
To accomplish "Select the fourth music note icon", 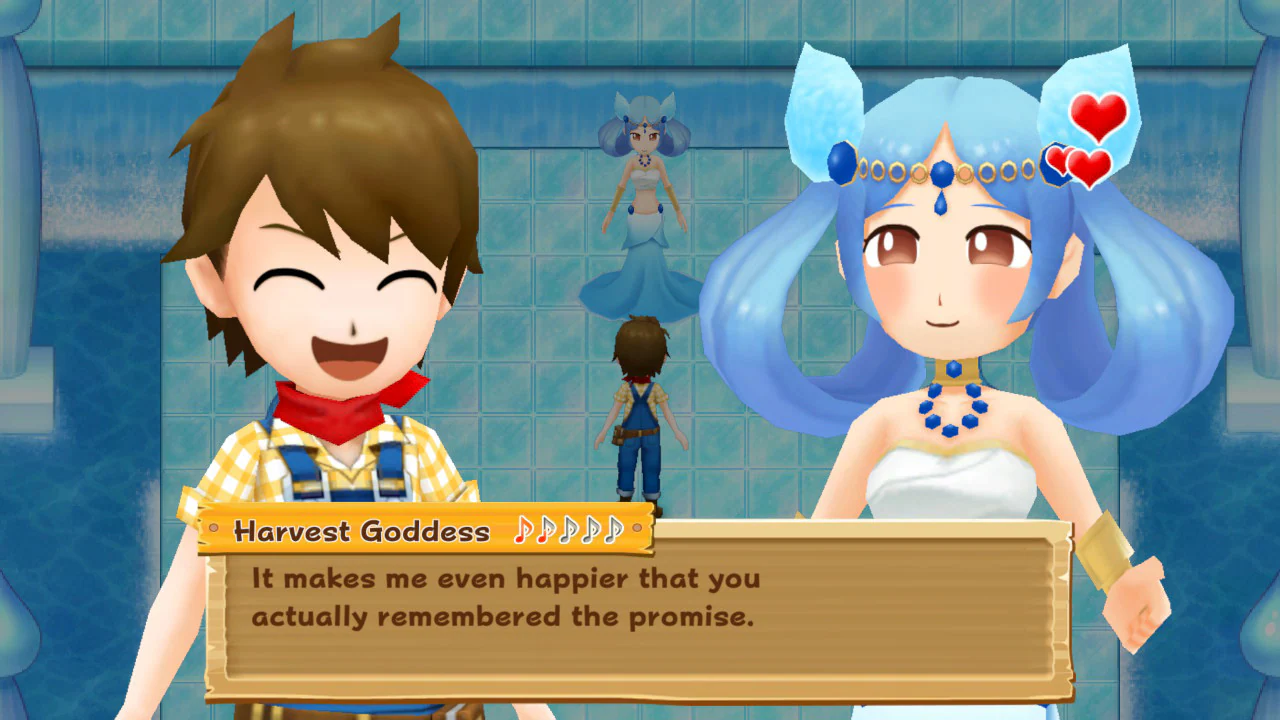I will [591, 530].
